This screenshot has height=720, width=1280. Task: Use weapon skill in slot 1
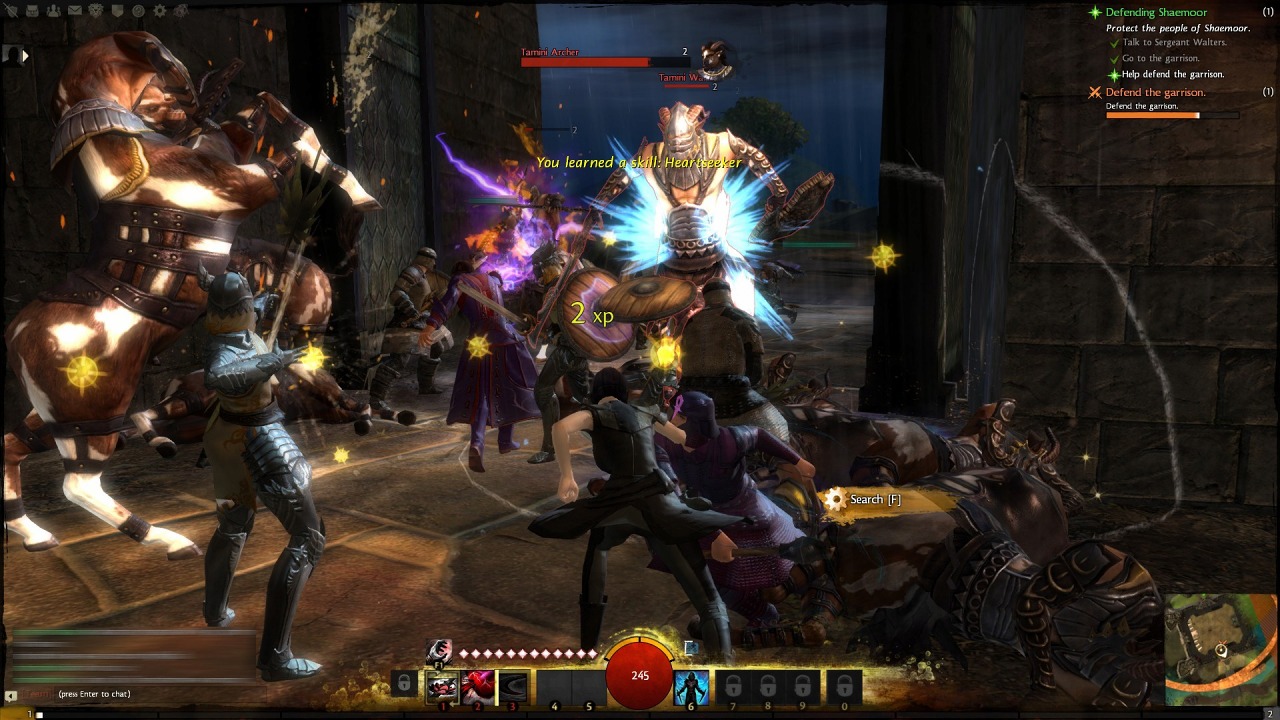442,686
